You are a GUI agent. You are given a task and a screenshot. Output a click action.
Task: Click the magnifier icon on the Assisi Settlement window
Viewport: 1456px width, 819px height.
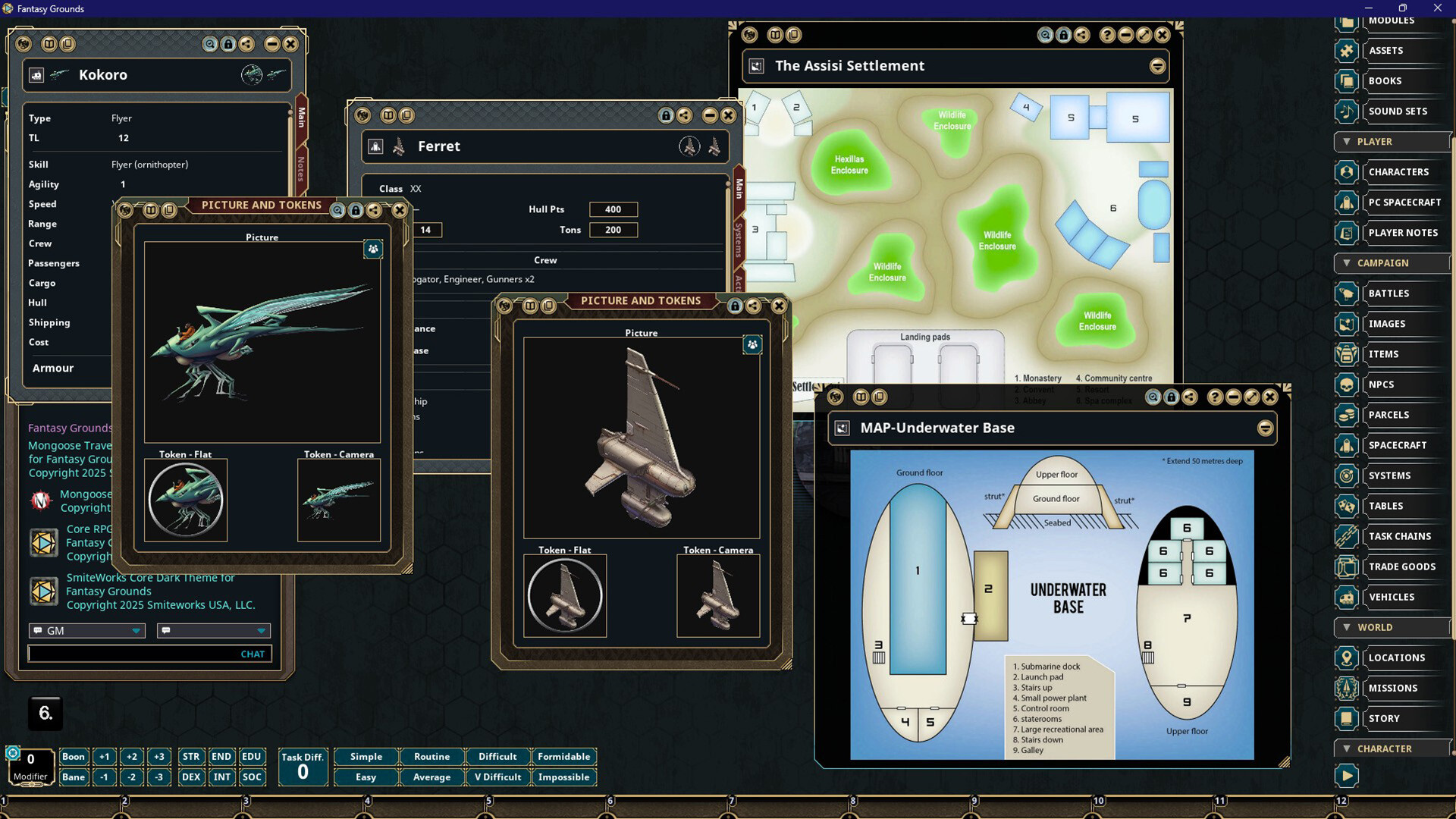pos(1046,35)
